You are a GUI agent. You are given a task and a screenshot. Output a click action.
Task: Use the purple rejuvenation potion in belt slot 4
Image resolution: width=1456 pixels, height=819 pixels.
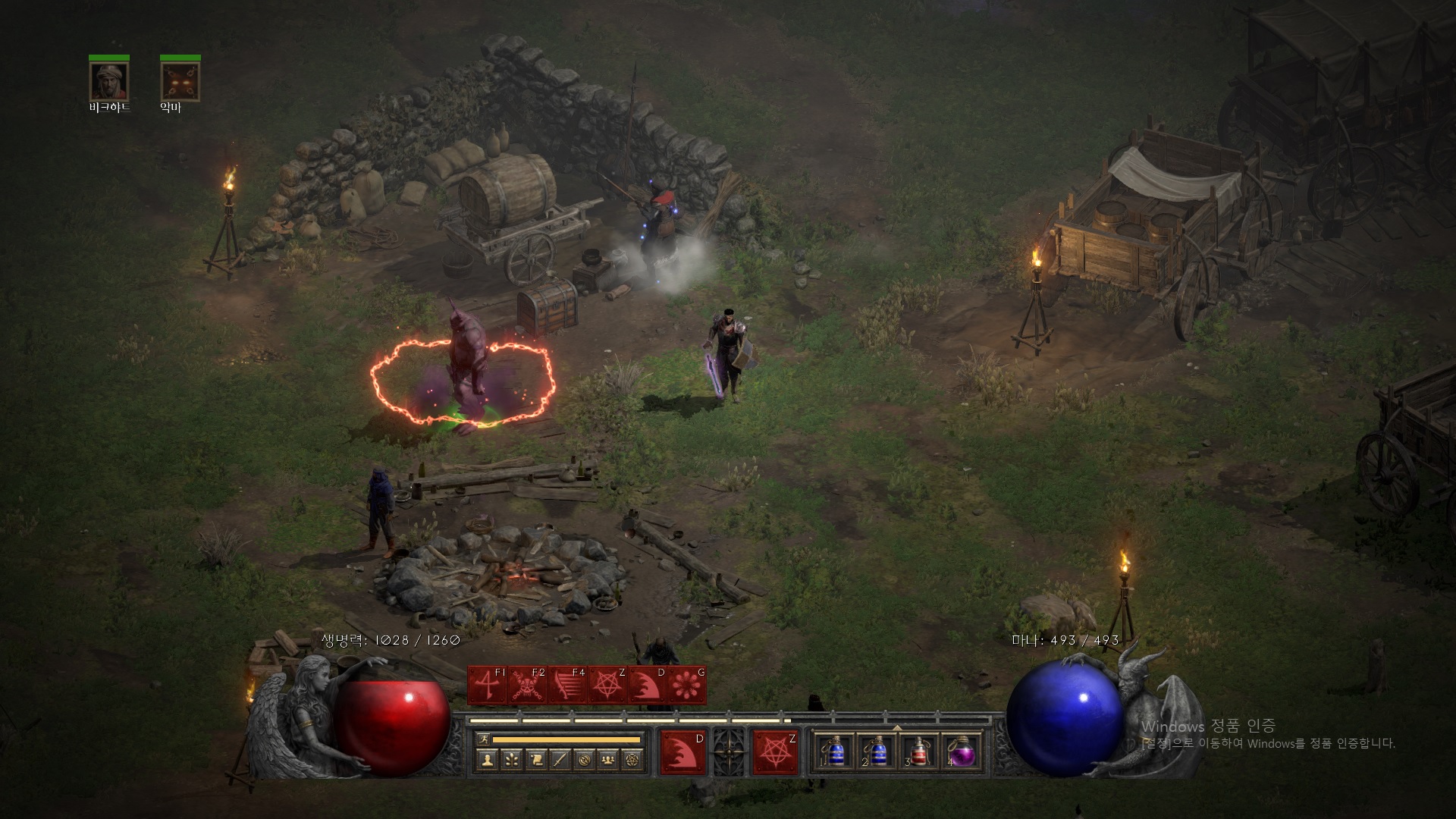pyautogui.click(x=962, y=752)
